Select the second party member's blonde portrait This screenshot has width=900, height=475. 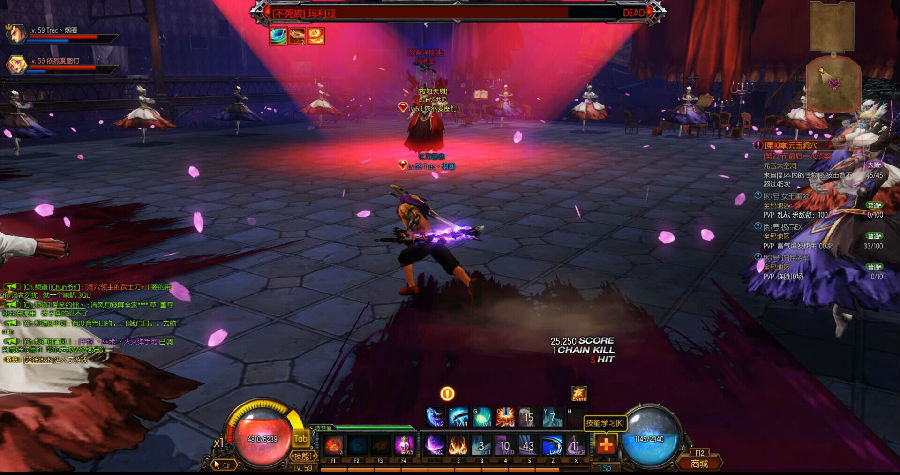tap(15, 65)
